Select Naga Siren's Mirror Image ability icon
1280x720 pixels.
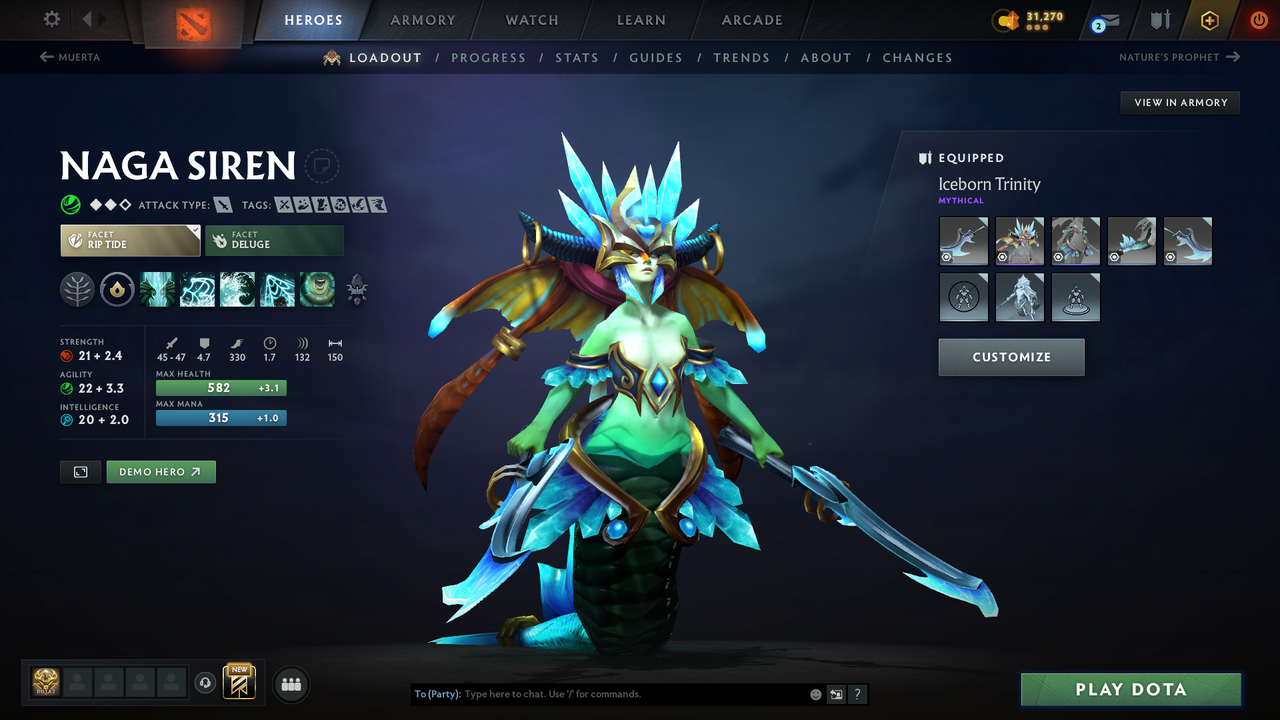(157, 289)
